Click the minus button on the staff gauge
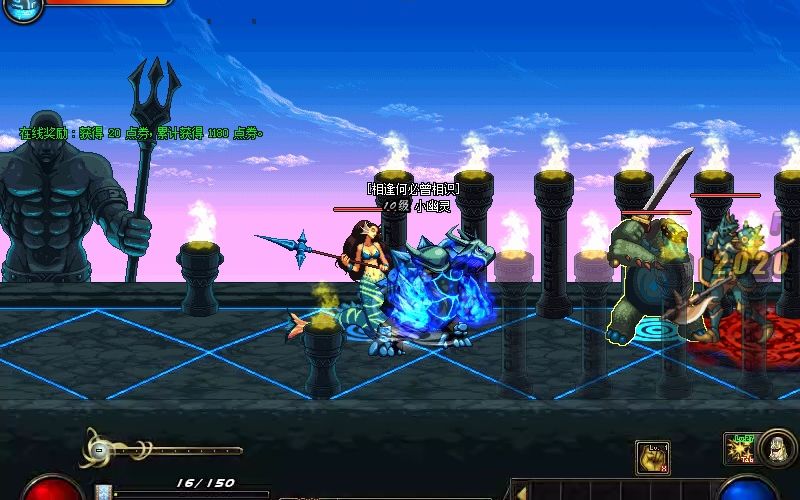 point(100,451)
